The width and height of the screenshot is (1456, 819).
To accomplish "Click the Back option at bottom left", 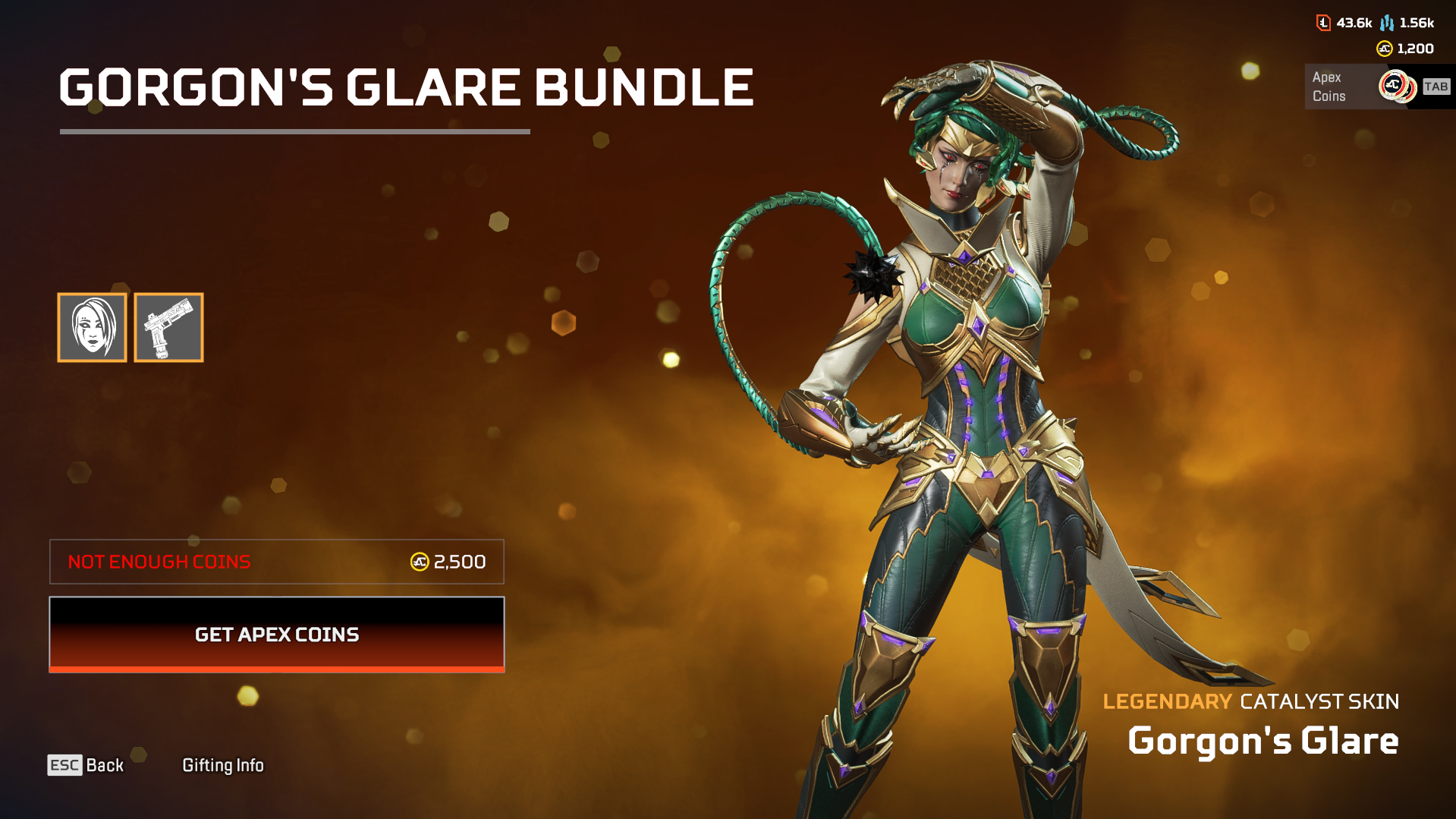I will 105,765.
